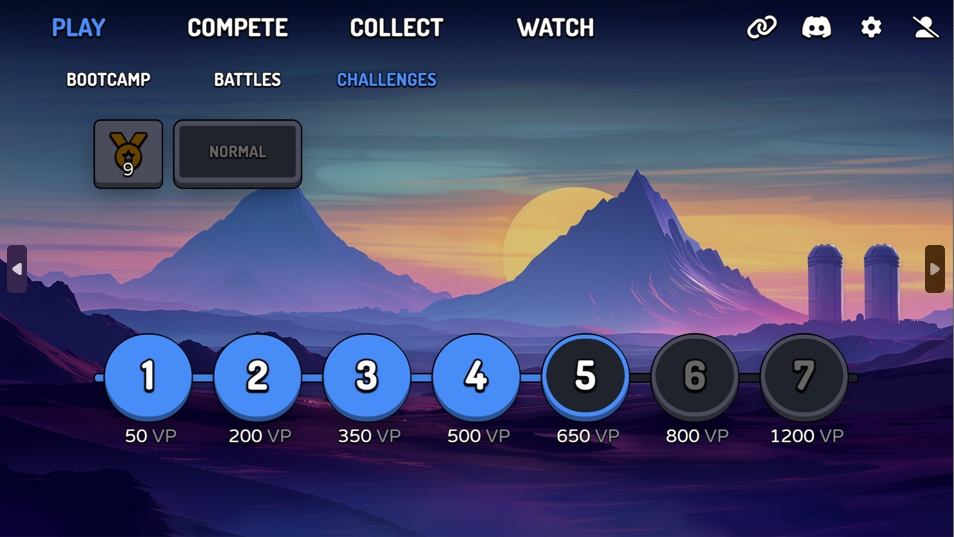Advance to the next page with right arrow
Viewport: 954px width, 537px height.
[934, 269]
